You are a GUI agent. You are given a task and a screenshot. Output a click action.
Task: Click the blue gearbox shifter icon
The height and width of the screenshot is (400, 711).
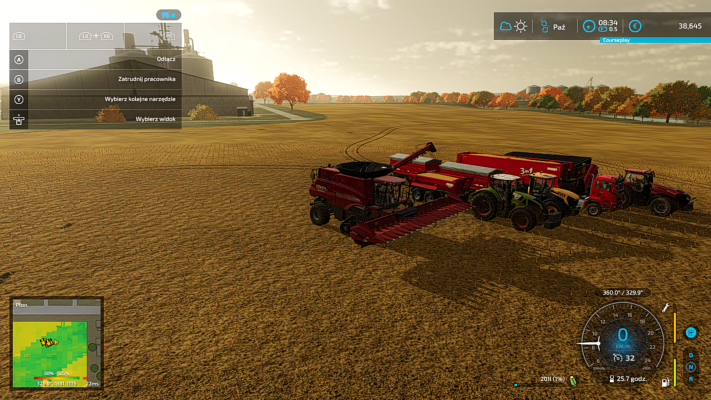pyautogui.click(x=690, y=332)
